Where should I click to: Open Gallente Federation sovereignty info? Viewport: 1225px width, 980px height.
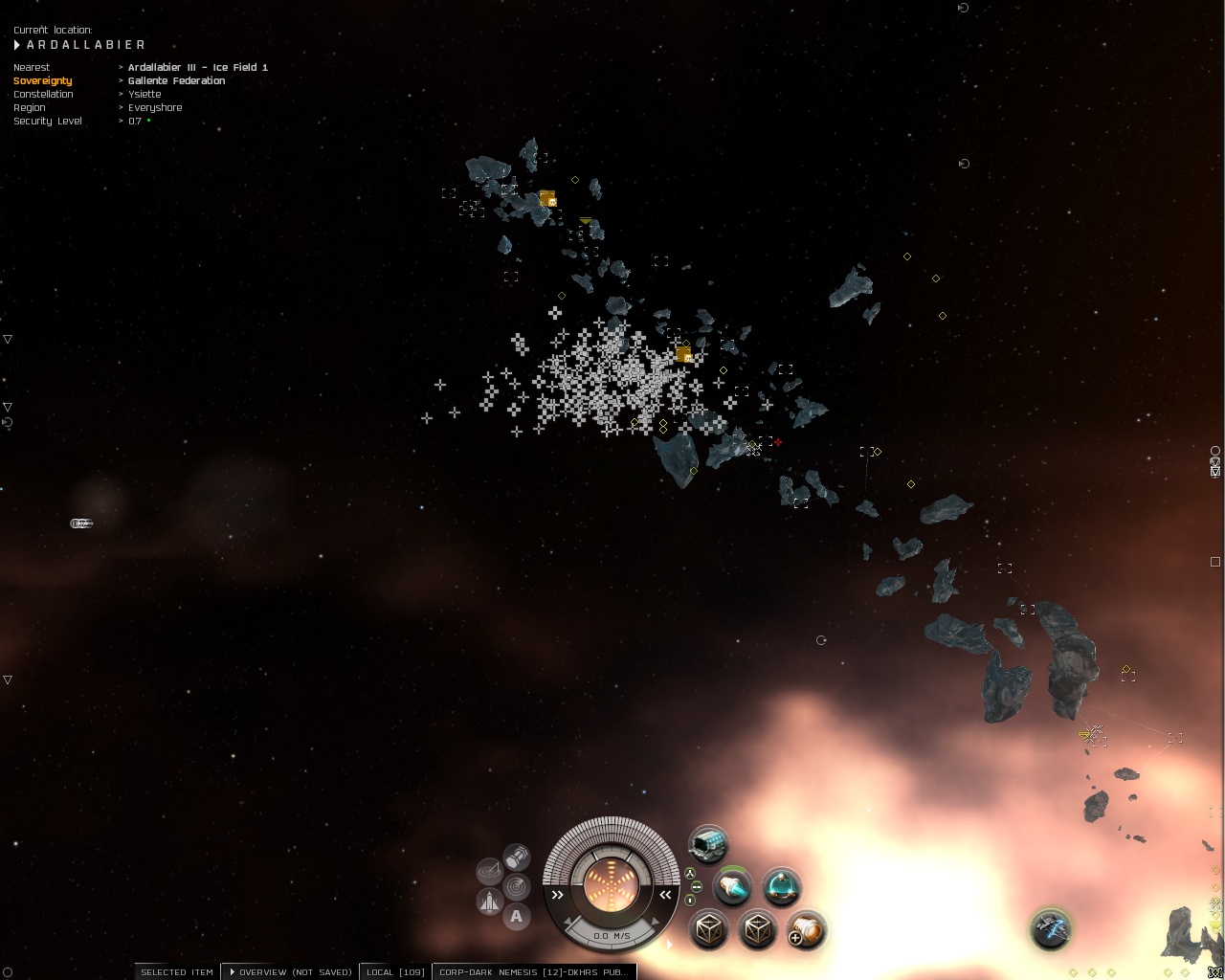[x=176, y=81]
